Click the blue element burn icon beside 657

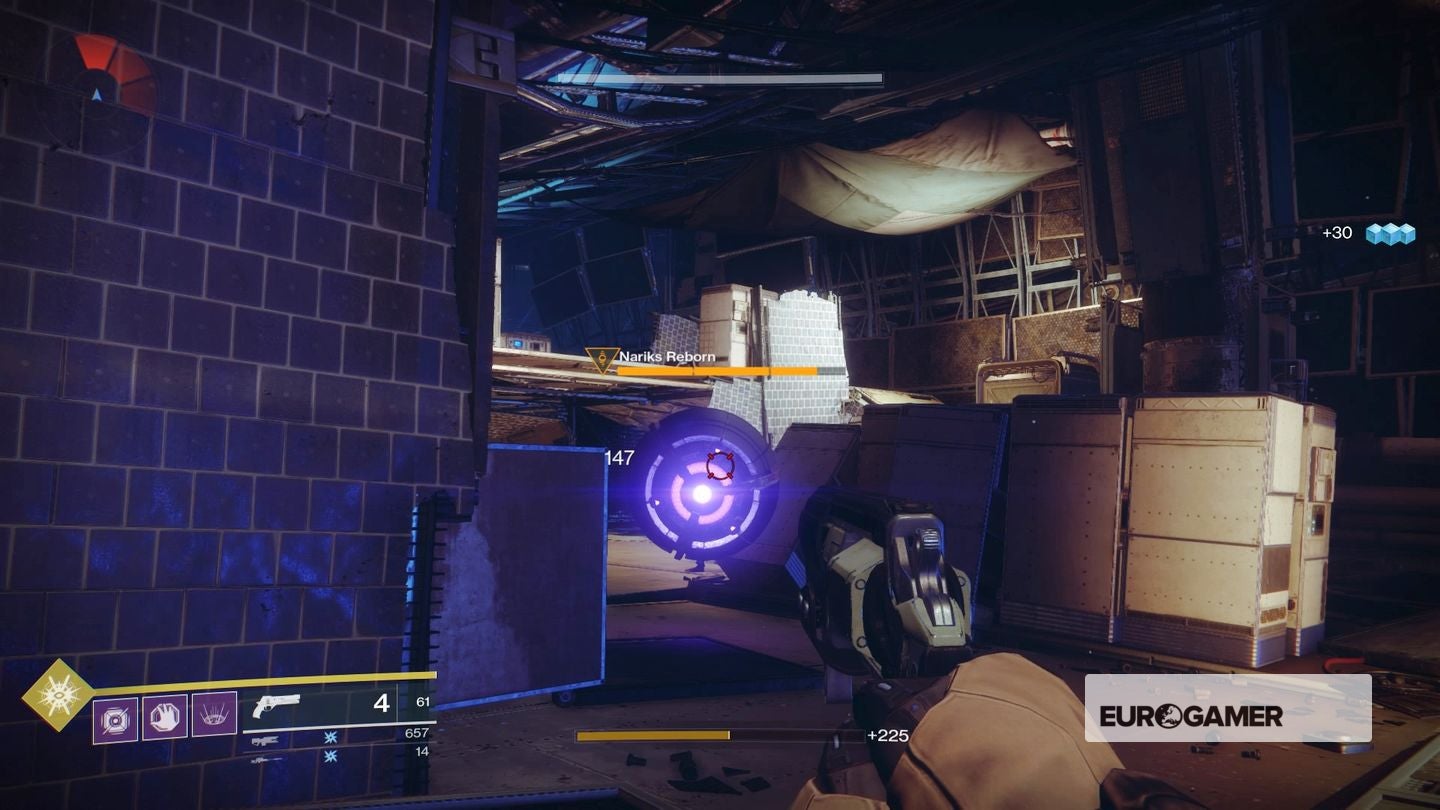(x=330, y=739)
